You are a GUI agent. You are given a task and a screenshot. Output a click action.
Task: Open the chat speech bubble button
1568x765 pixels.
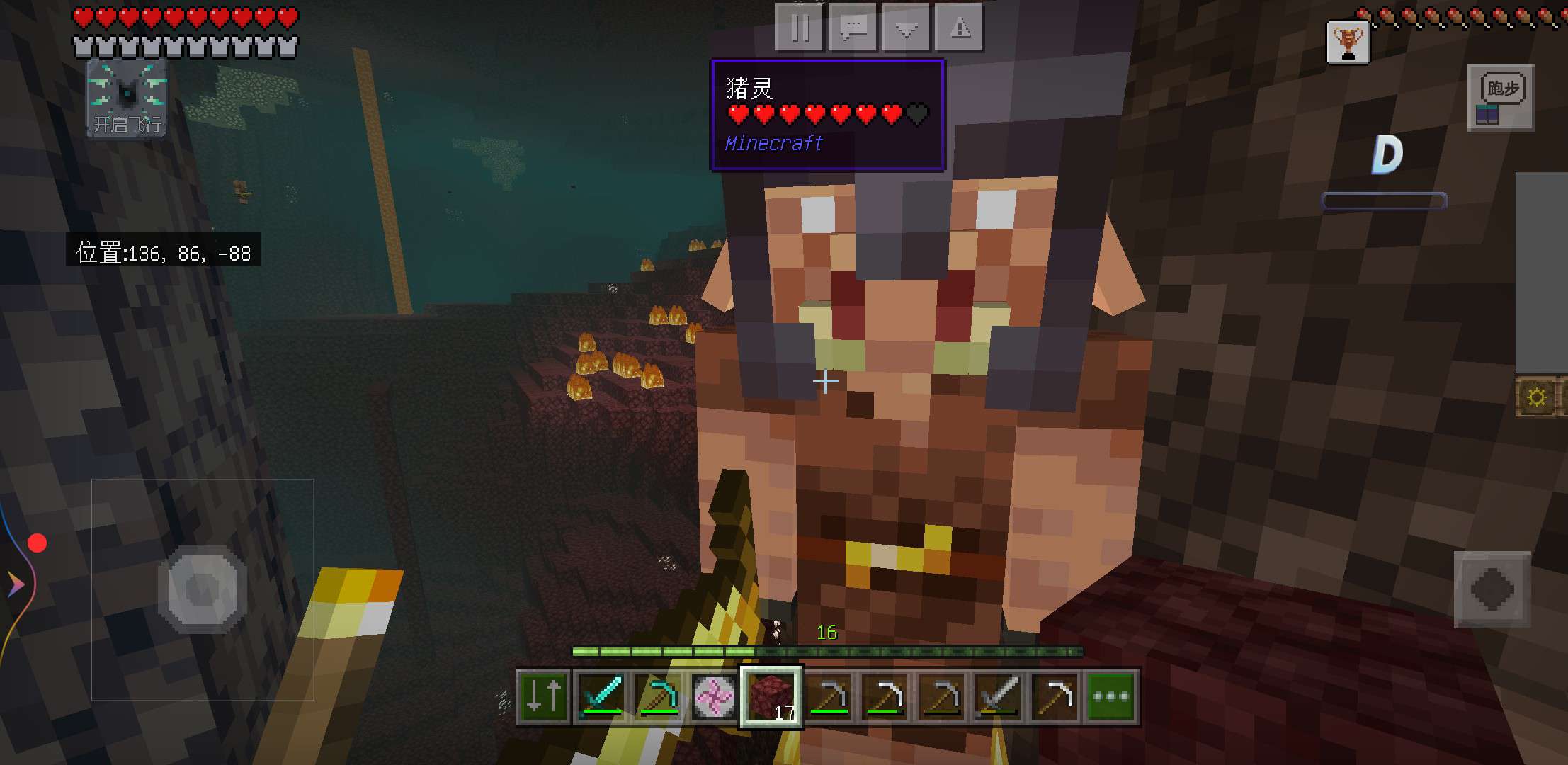coord(853,28)
